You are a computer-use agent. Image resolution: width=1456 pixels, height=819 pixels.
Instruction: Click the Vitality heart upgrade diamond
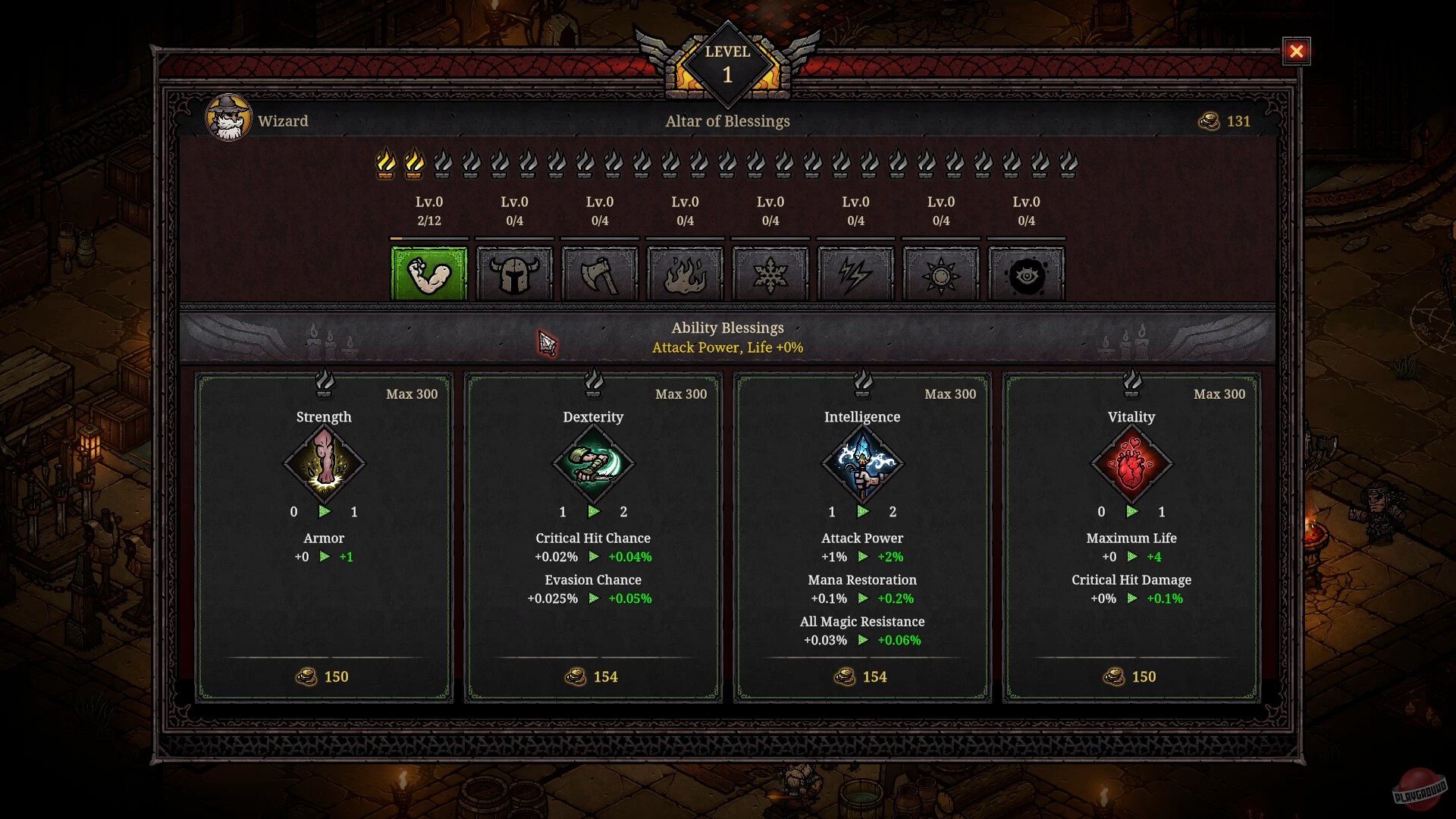tap(1131, 463)
